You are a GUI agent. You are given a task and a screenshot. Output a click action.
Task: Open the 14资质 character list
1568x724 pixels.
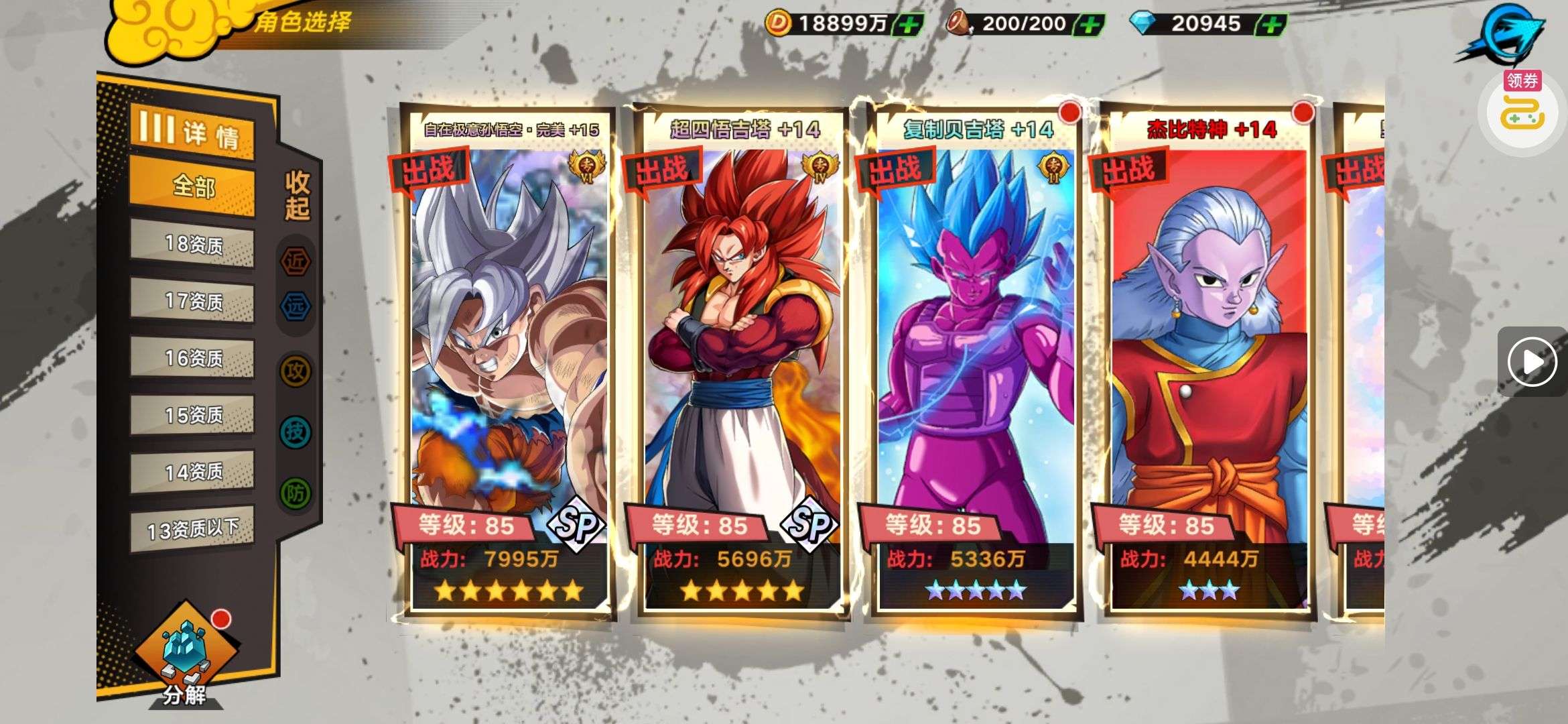tap(192, 473)
